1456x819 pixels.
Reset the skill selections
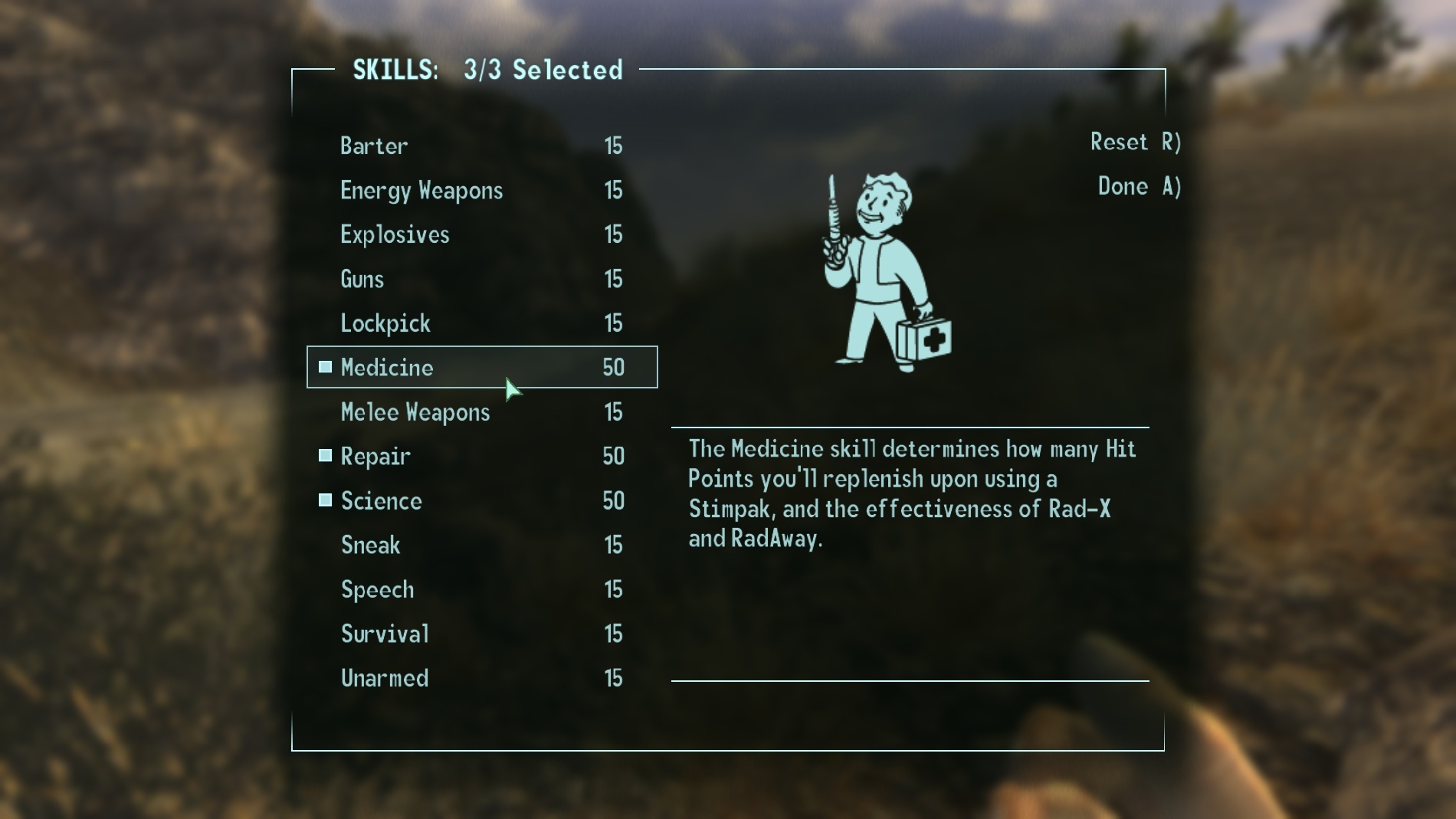1135,143
